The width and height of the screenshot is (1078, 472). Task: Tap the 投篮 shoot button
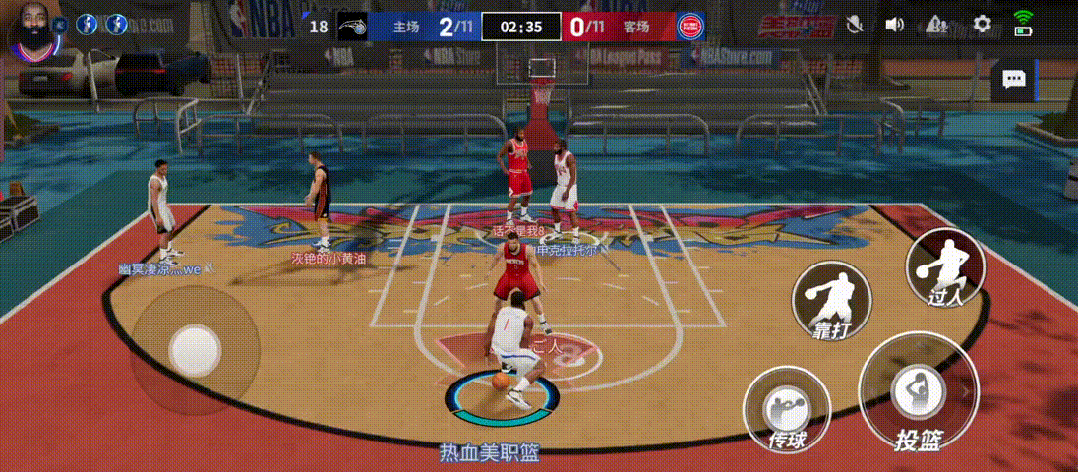[x=916, y=394]
